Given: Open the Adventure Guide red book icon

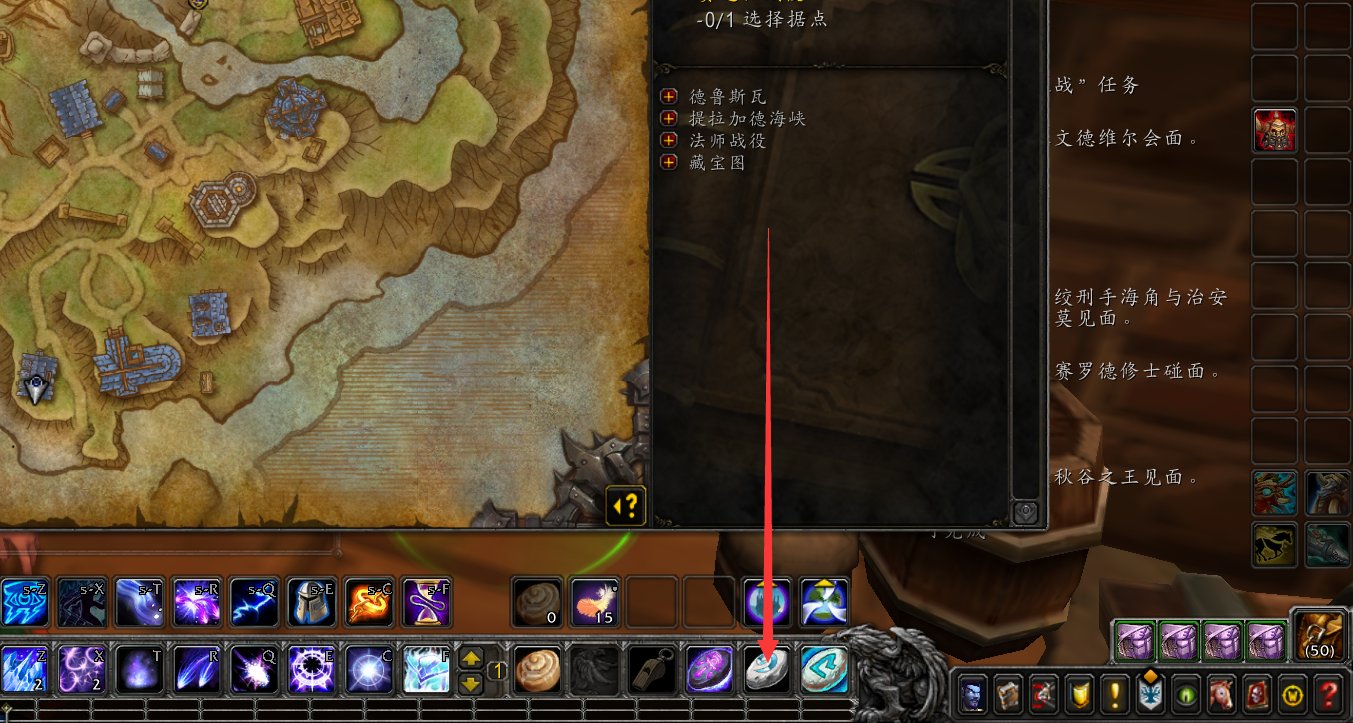Looking at the screenshot, I should click(1258, 697).
